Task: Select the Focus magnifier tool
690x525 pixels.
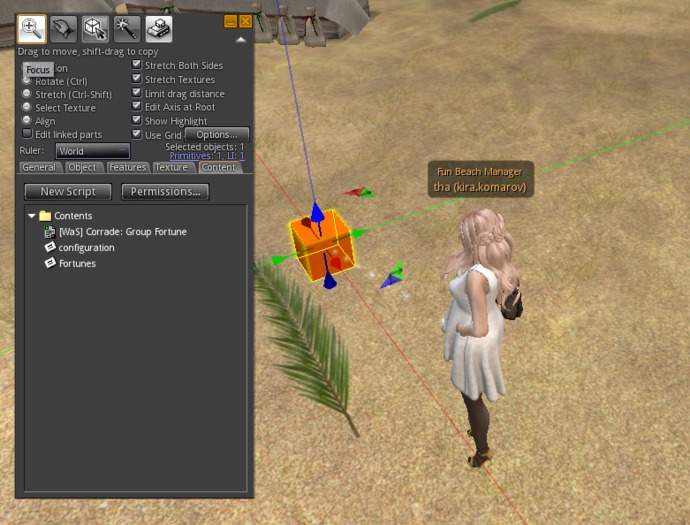Action: tap(33, 28)
